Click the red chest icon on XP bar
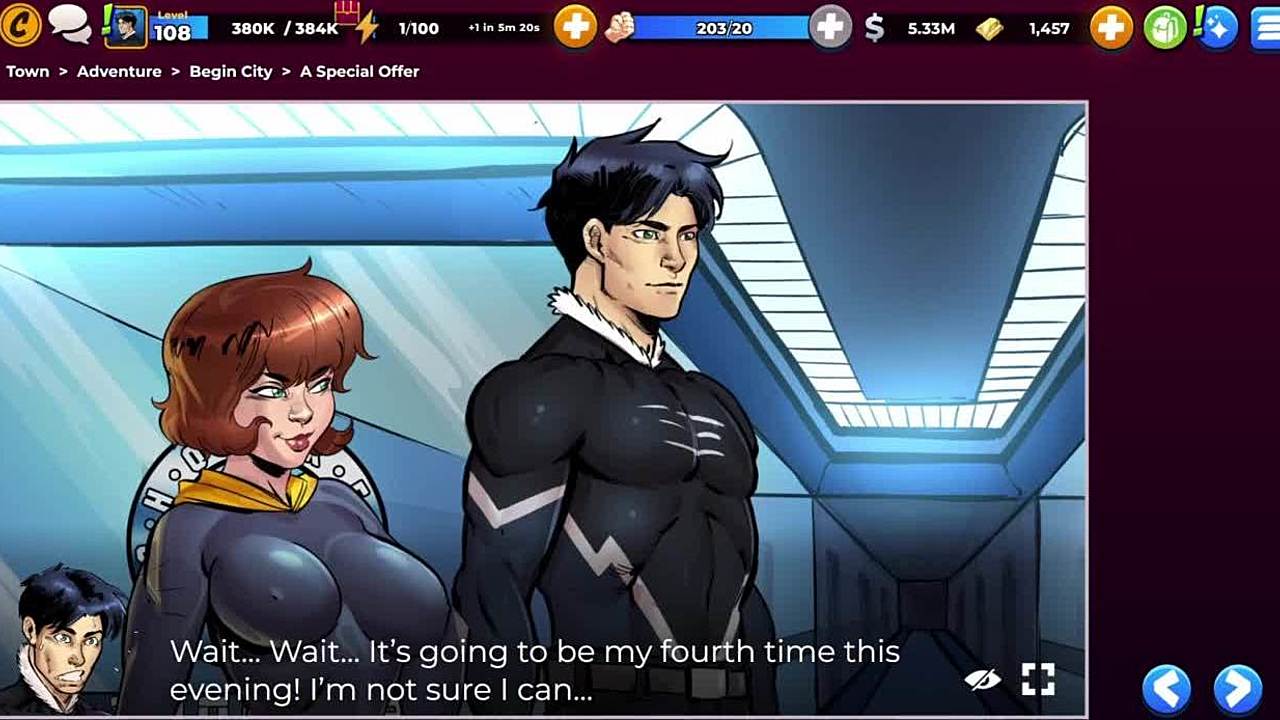The width and height of the screenshot is (1280, 720). [346, 12]
